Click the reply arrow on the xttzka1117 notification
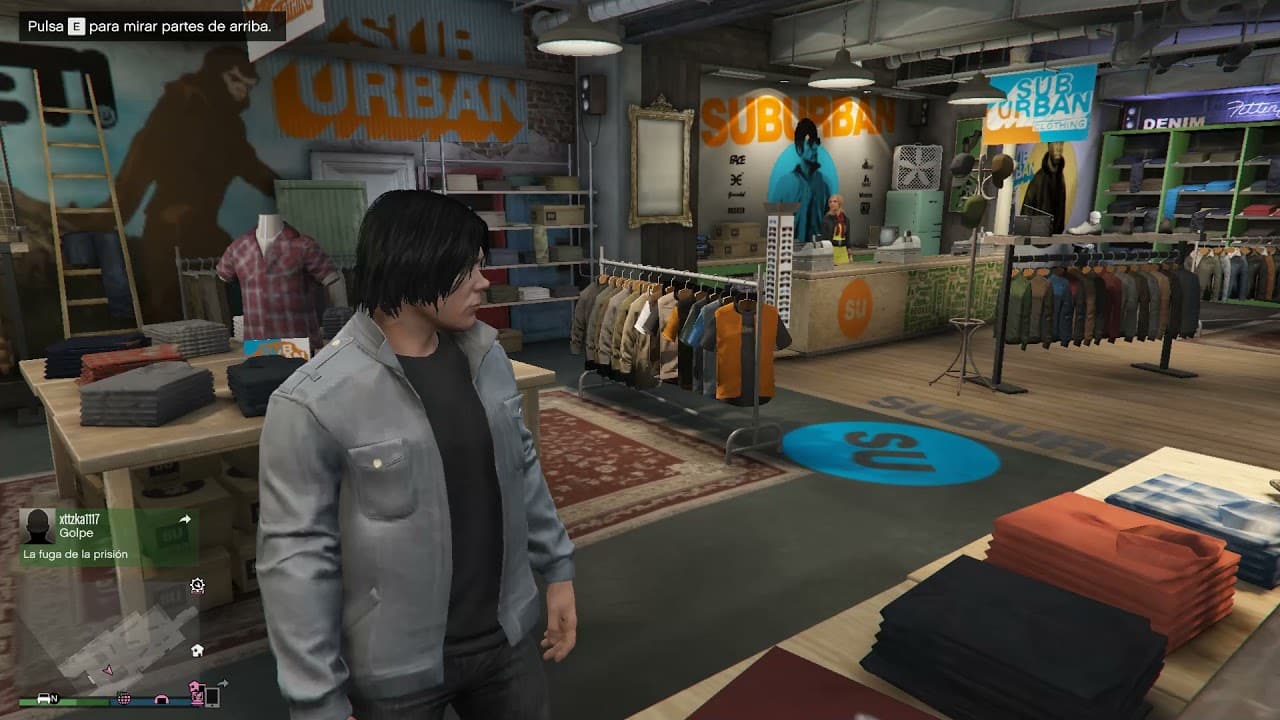The height and width of the screenshot is (720, 1280). pyautogui.click(x=183, y=518)
